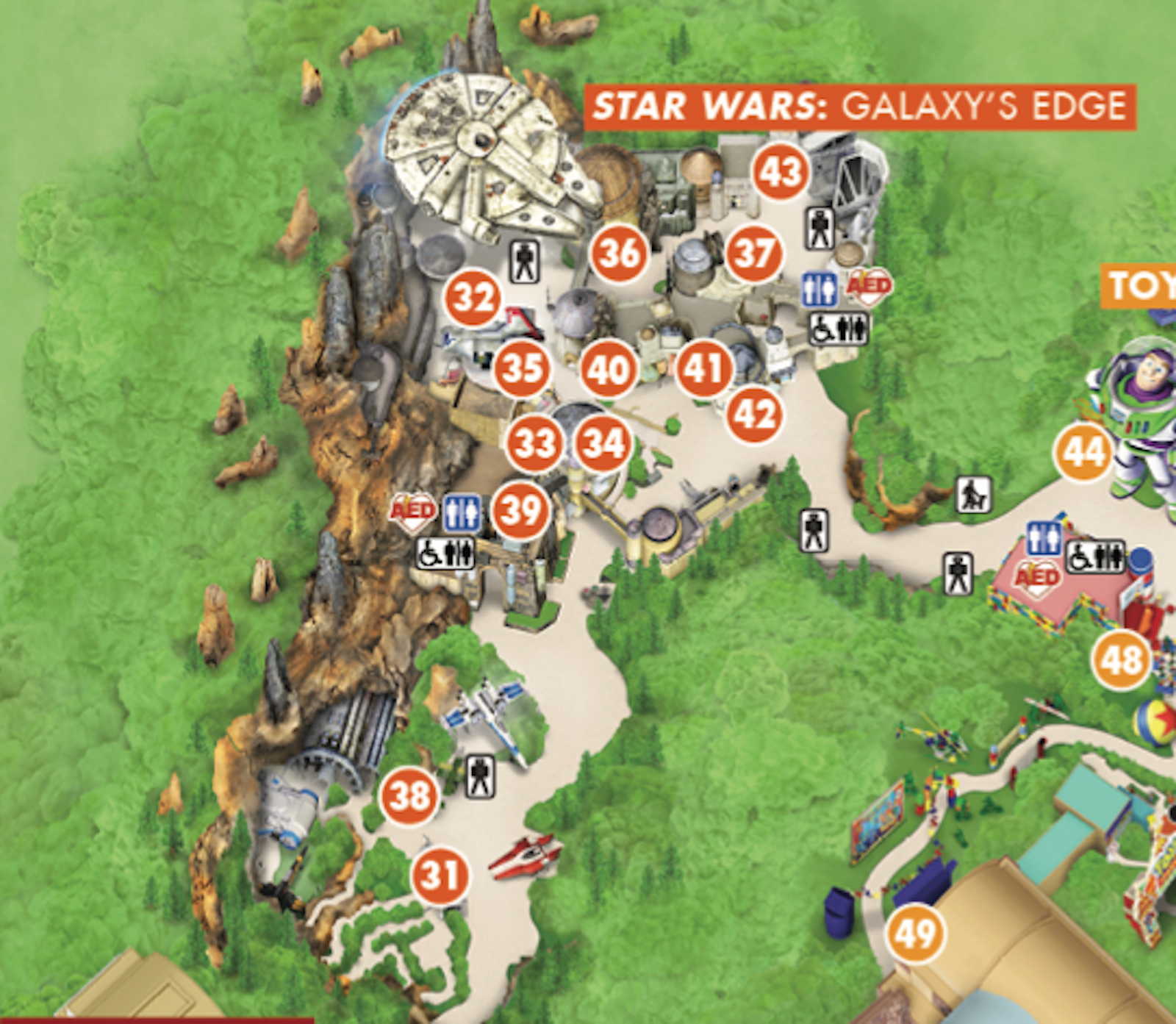Select marker 49 on the map
The width and height of the screenshot is (1176, 1024).
coord(915,934)
